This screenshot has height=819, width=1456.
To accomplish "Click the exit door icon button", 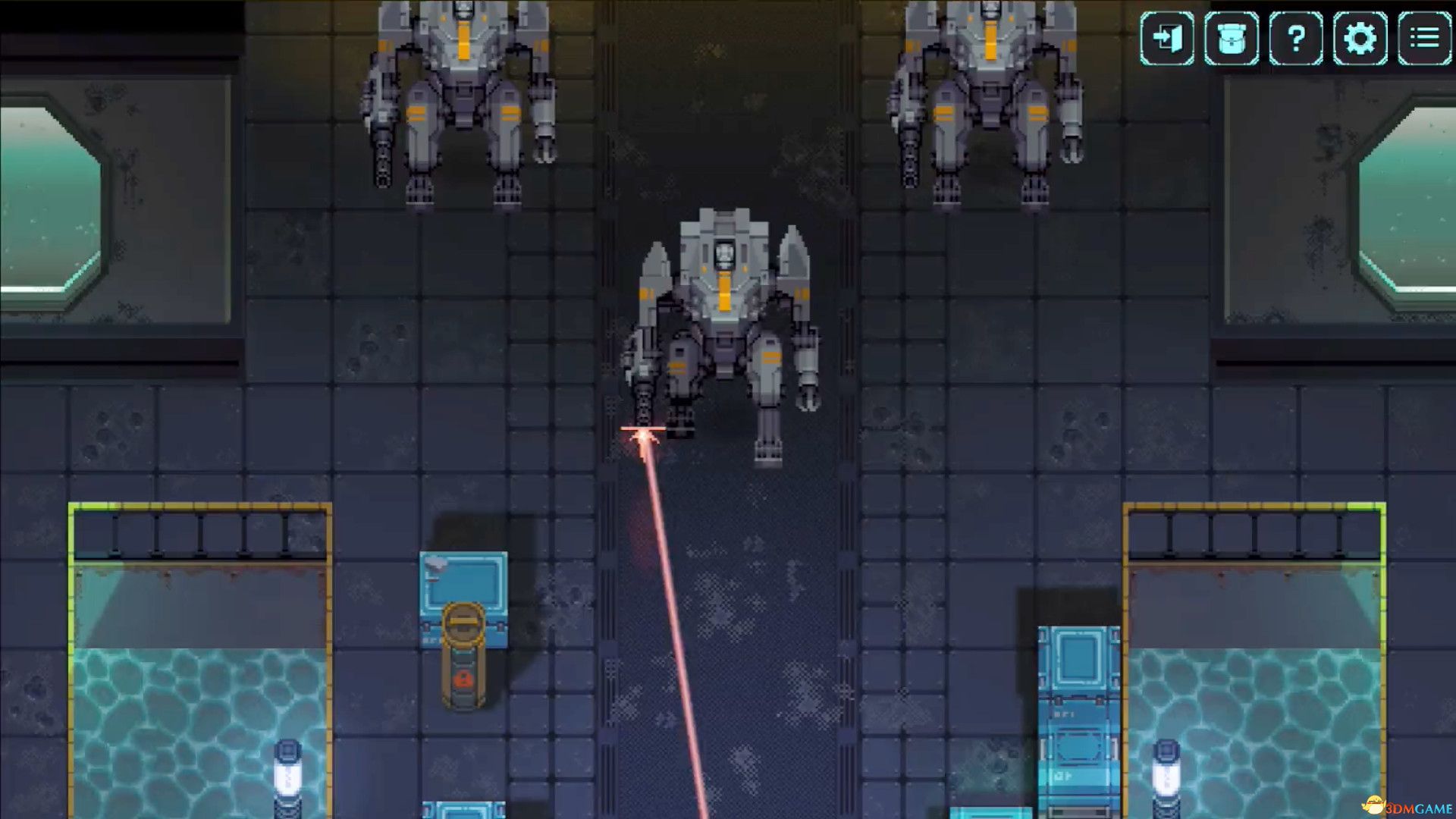I will pyautogui.click(x=1166, y=38).
